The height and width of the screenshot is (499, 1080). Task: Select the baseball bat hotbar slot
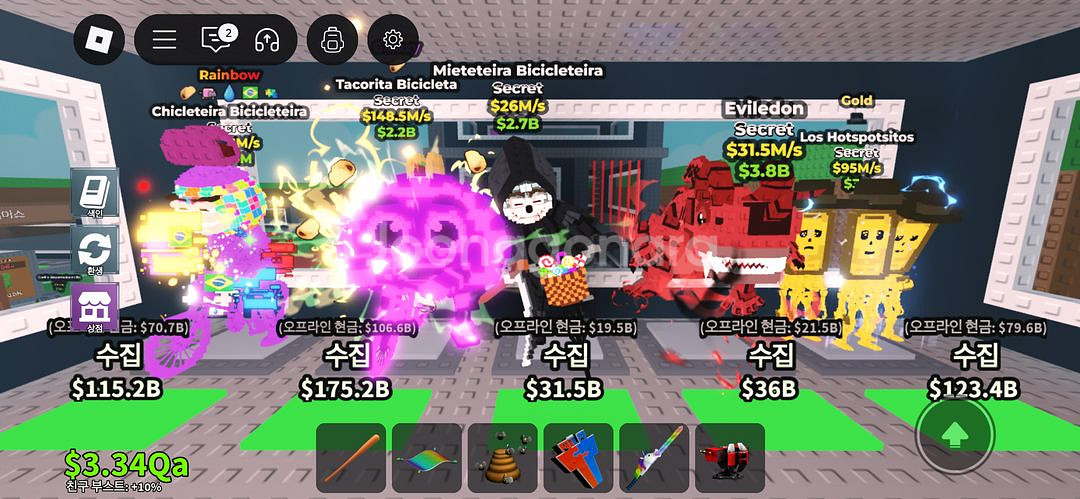351,457
